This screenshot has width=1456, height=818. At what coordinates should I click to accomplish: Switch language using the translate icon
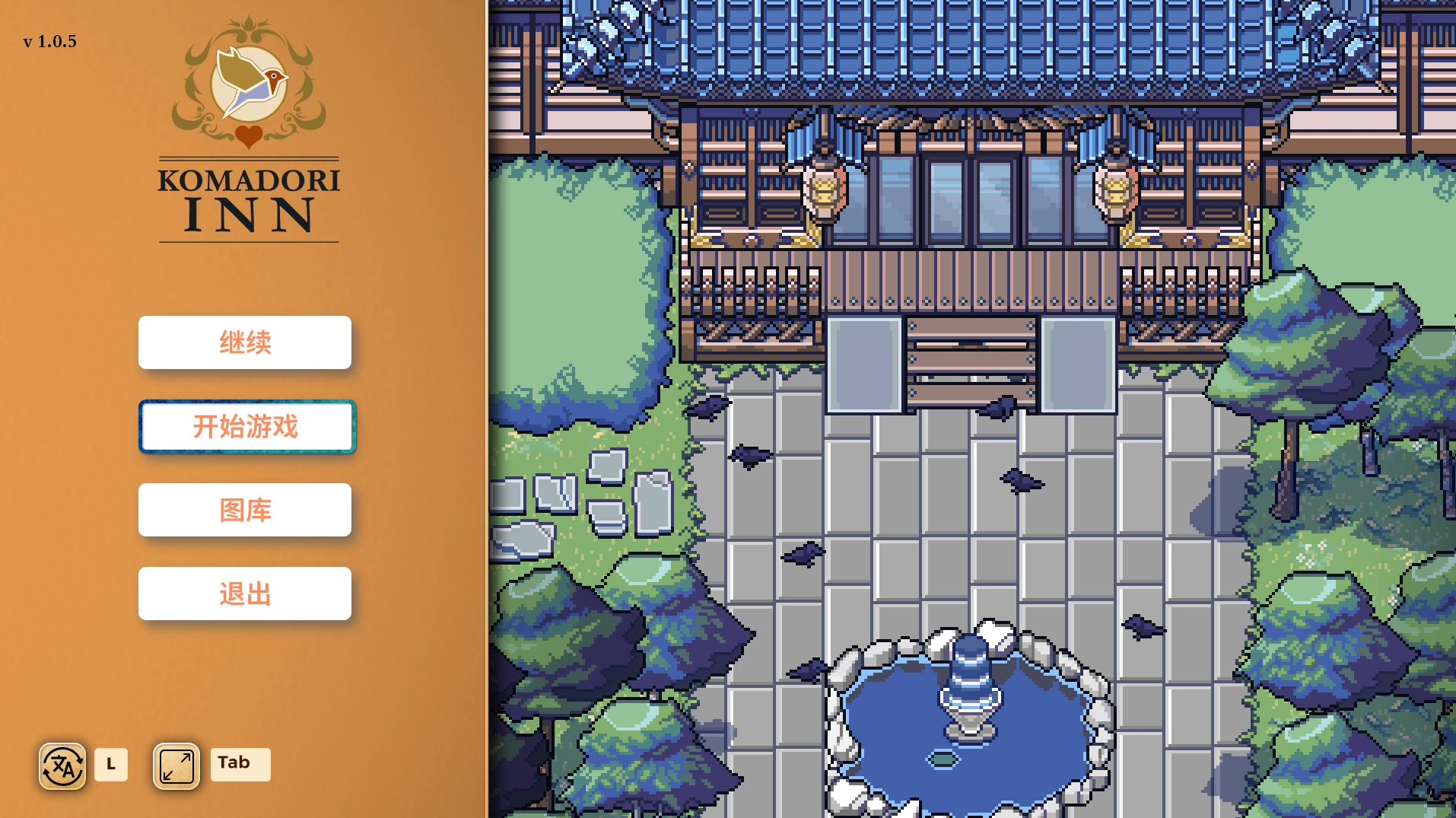coord(62,765)
